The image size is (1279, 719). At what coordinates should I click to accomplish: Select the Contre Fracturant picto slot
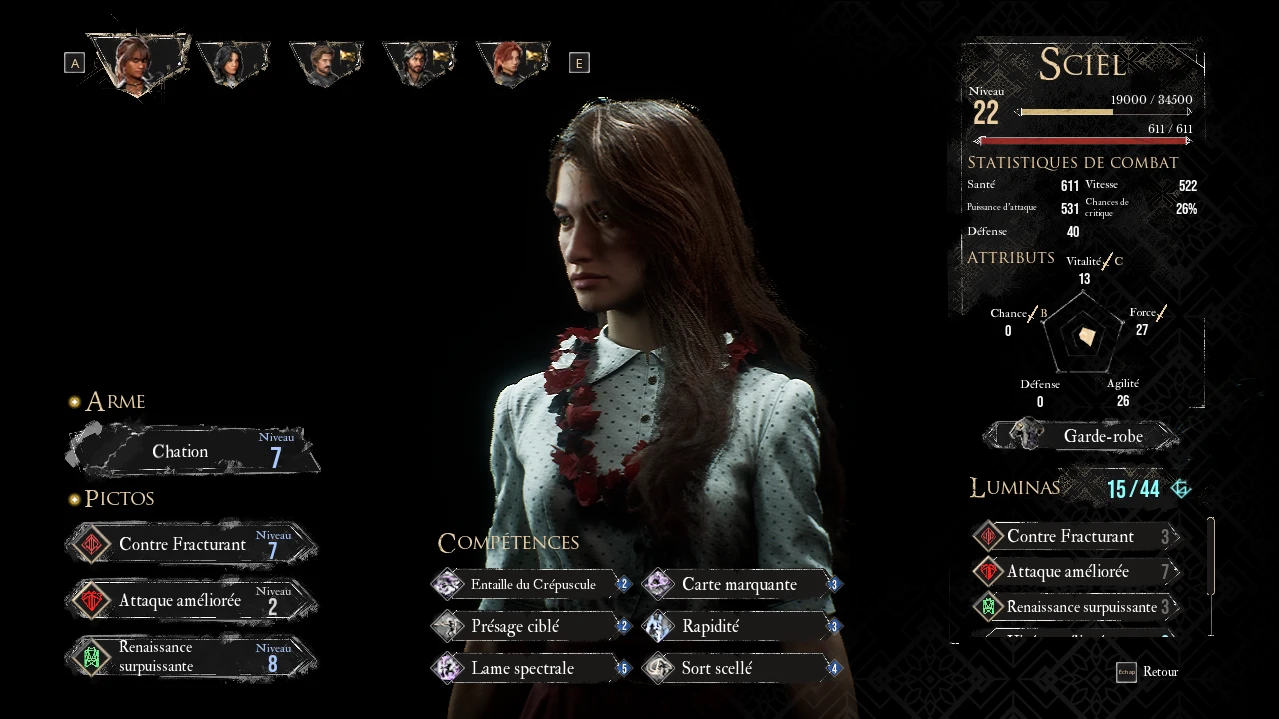coord(192,545)
